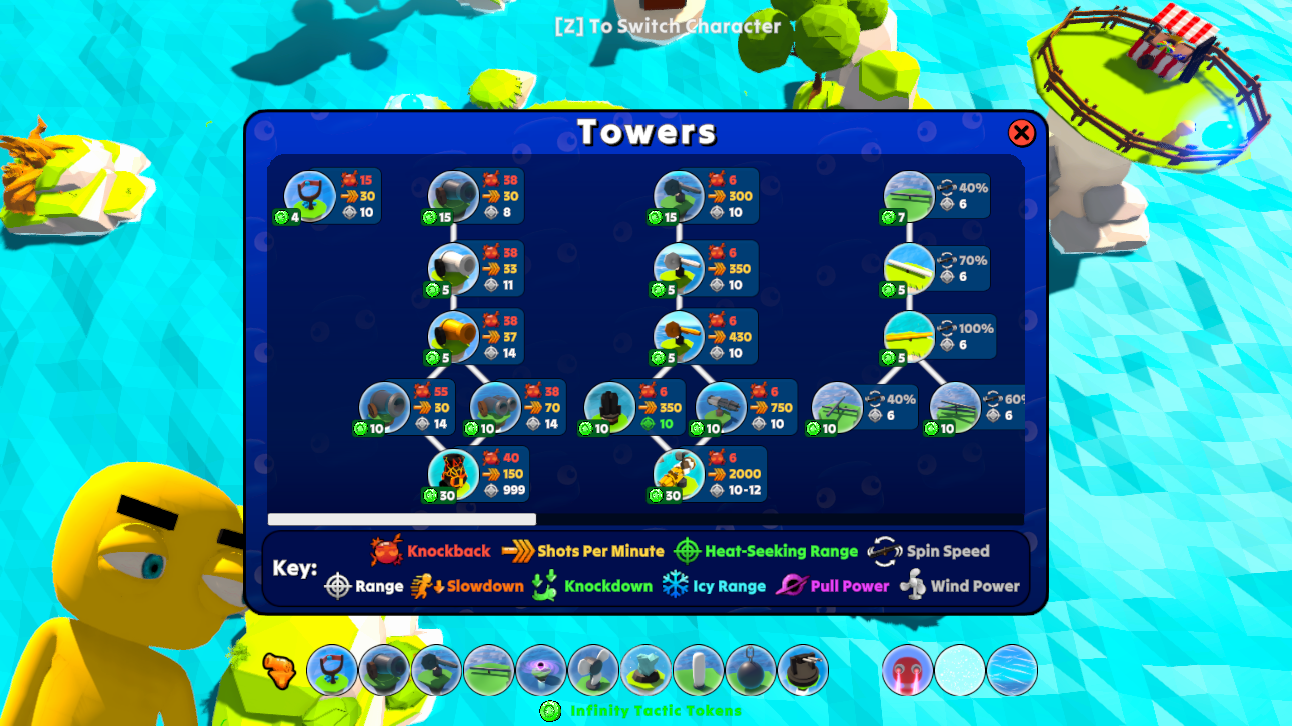Viewport: 1292px width, 726px height.
Task: Select the sniper tower icon in the toolbar
Action: [435, 668]
